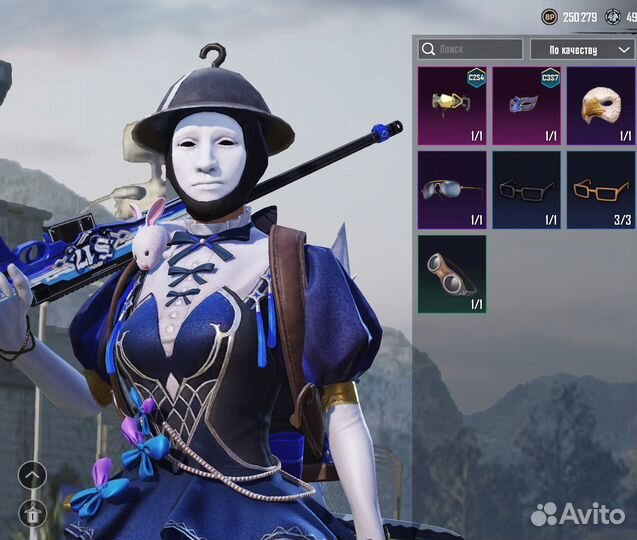Choose the round steampunk goggles
Image resolution: width=637 pixels, height=540 pixels.
point(452,274)
